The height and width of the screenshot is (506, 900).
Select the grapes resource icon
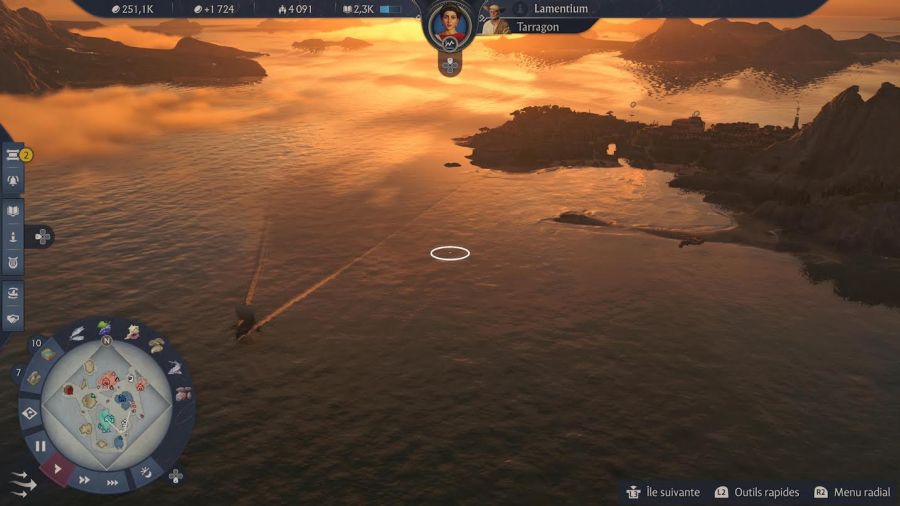click(104, 327)
